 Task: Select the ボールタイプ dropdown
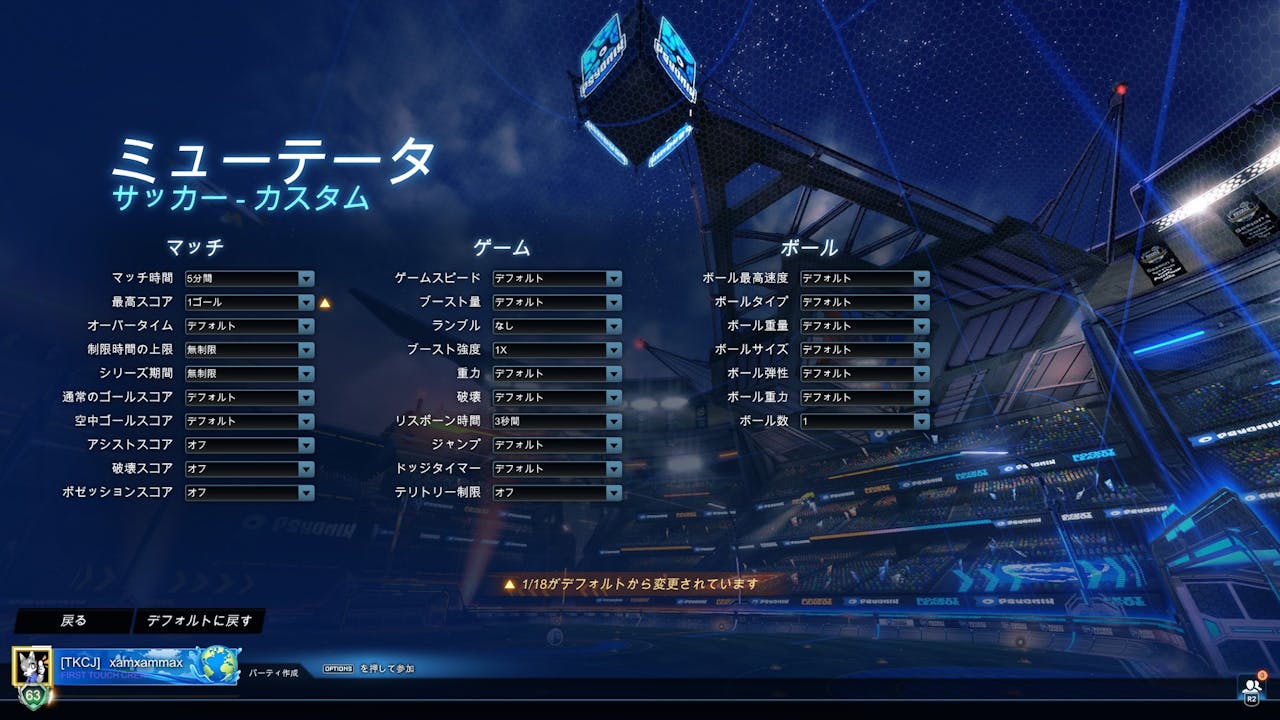(x=864, y=302)
